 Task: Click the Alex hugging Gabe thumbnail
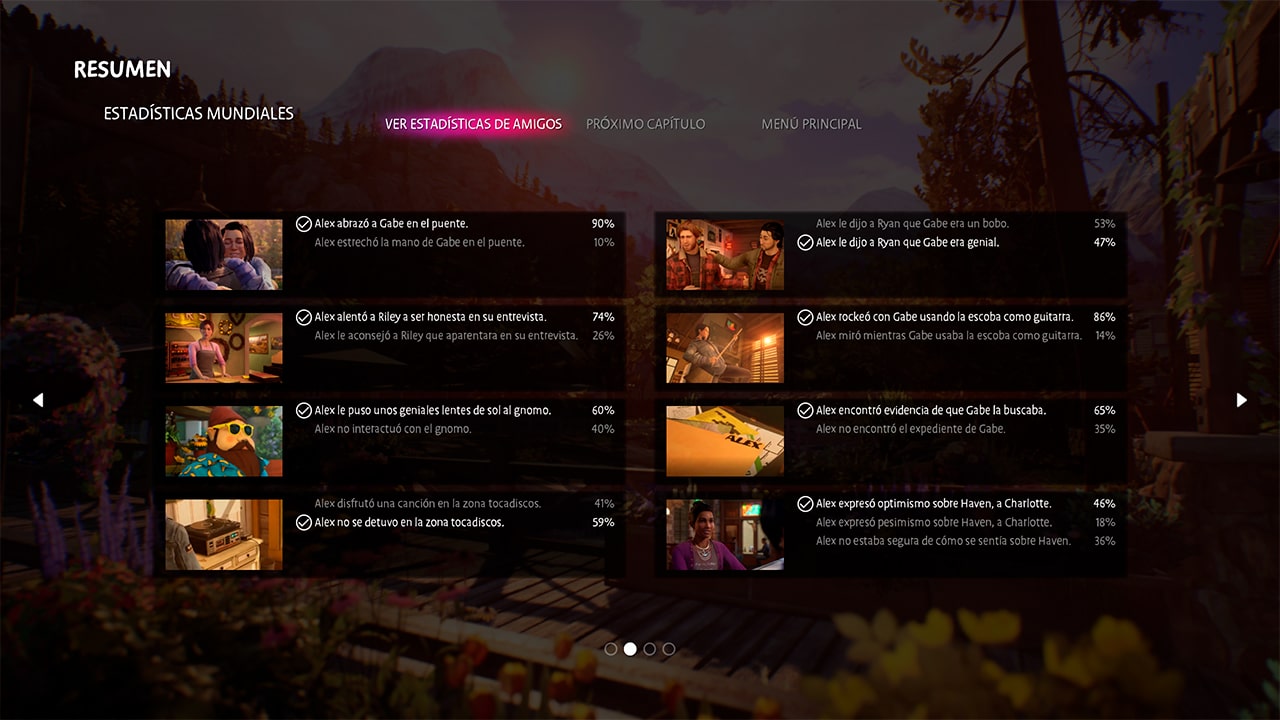coord(224,255)
